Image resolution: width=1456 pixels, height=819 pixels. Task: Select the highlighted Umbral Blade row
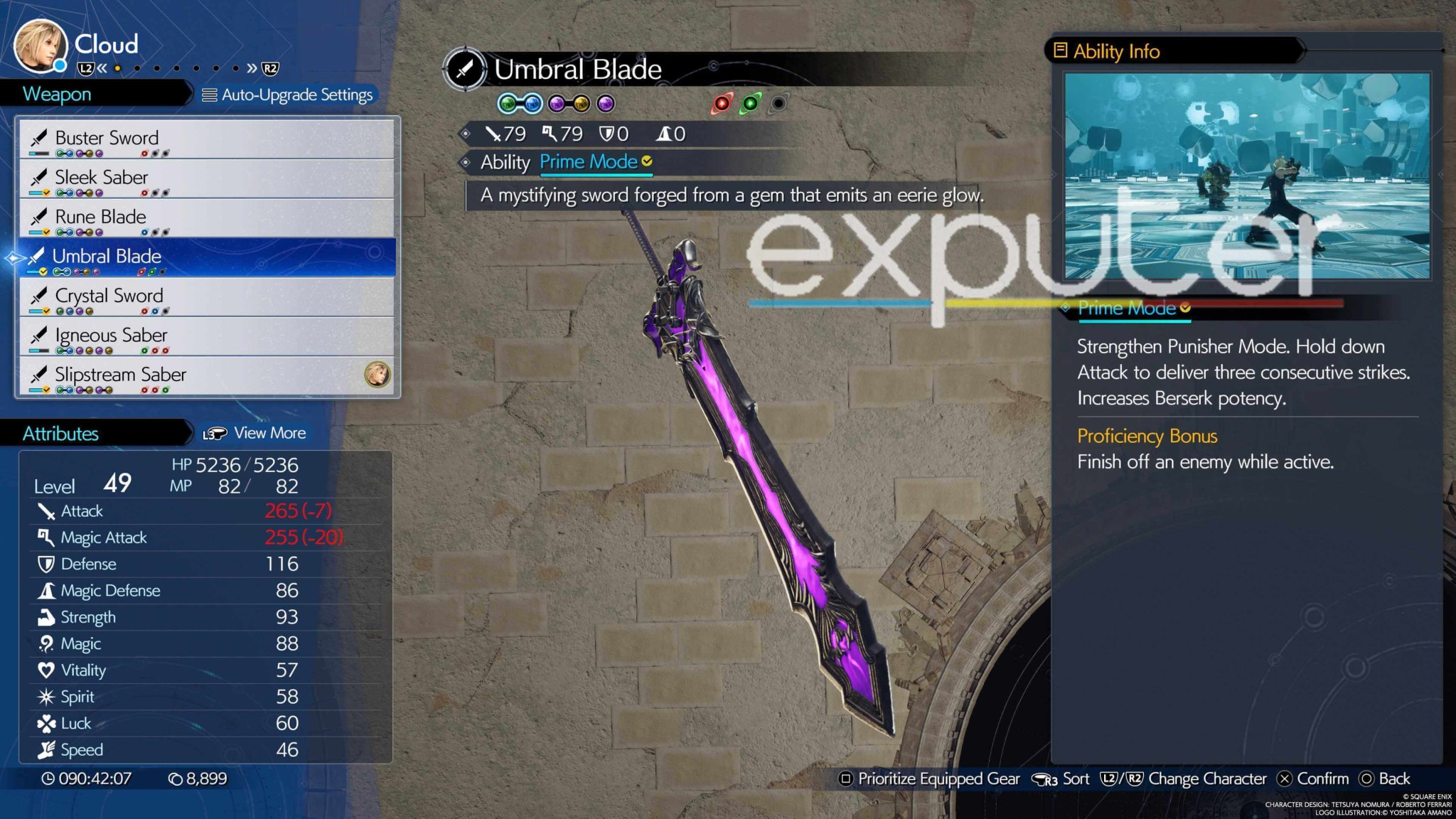(206, 257)
